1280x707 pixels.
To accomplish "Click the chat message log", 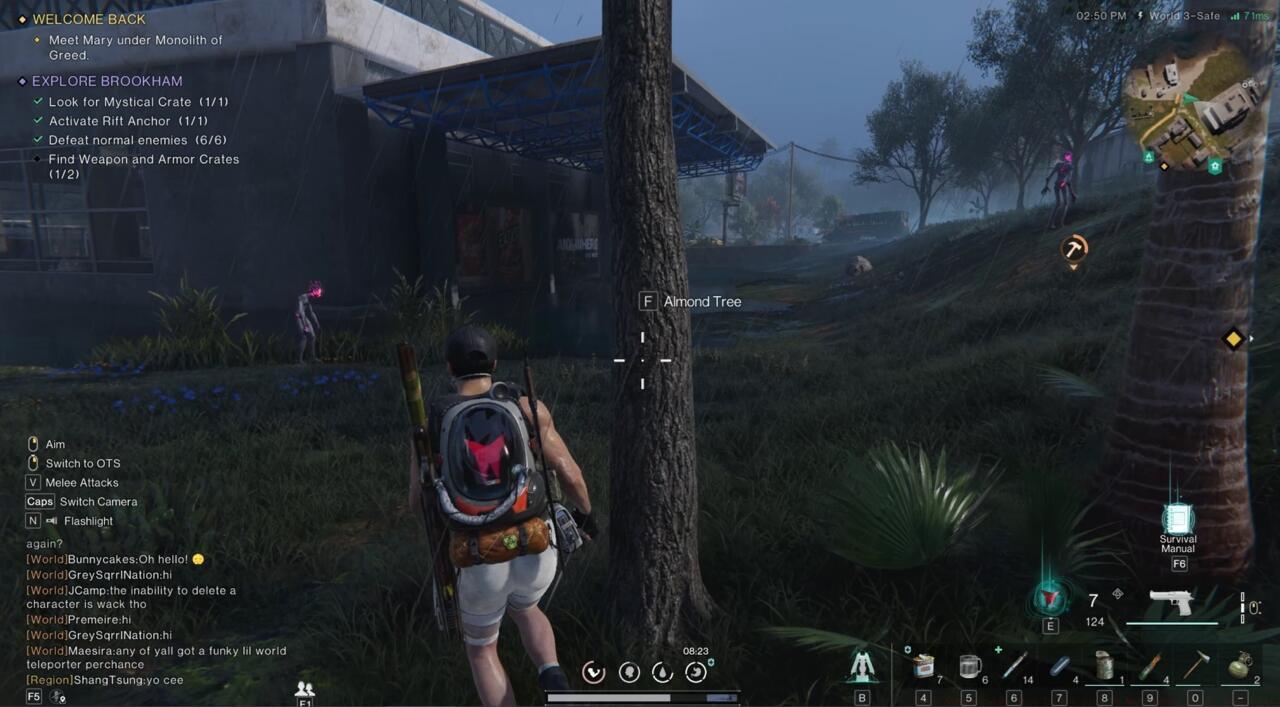I will pos(130,620).
